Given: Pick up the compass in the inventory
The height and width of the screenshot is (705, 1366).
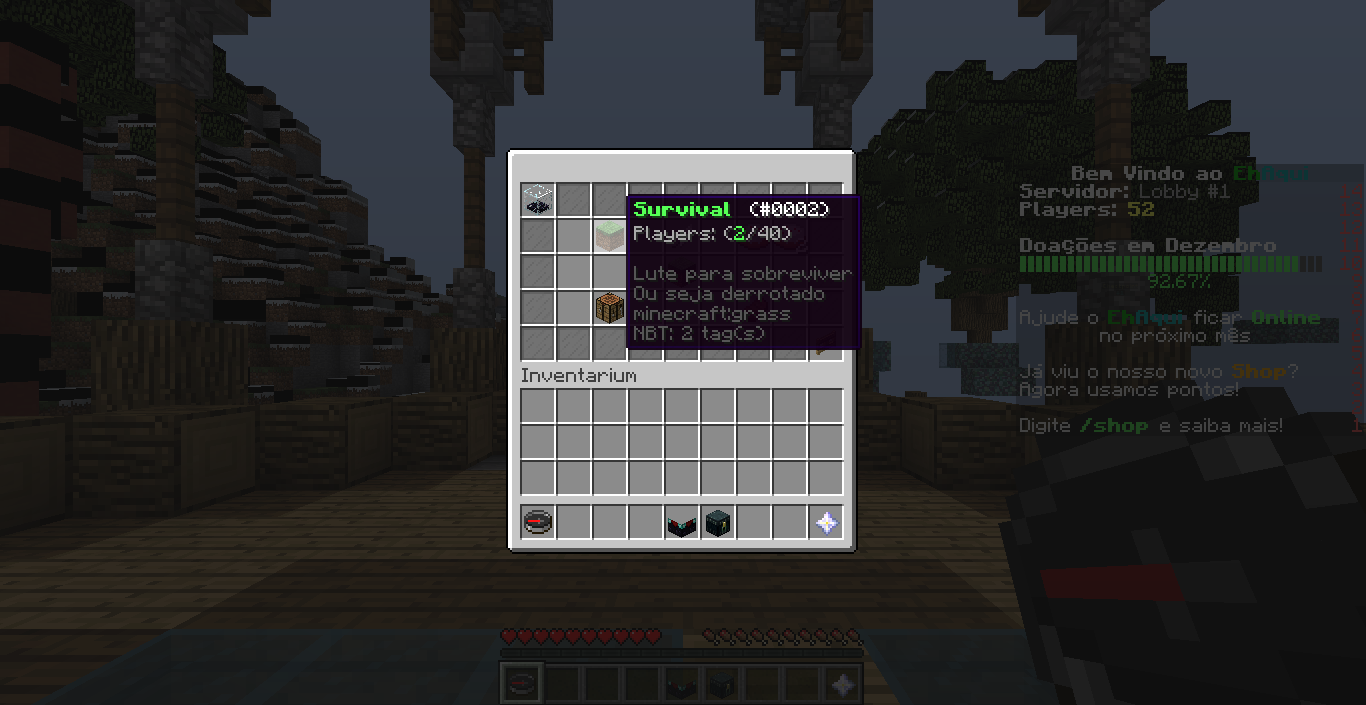Looking at the screenshot, I should tap(538, 523).
